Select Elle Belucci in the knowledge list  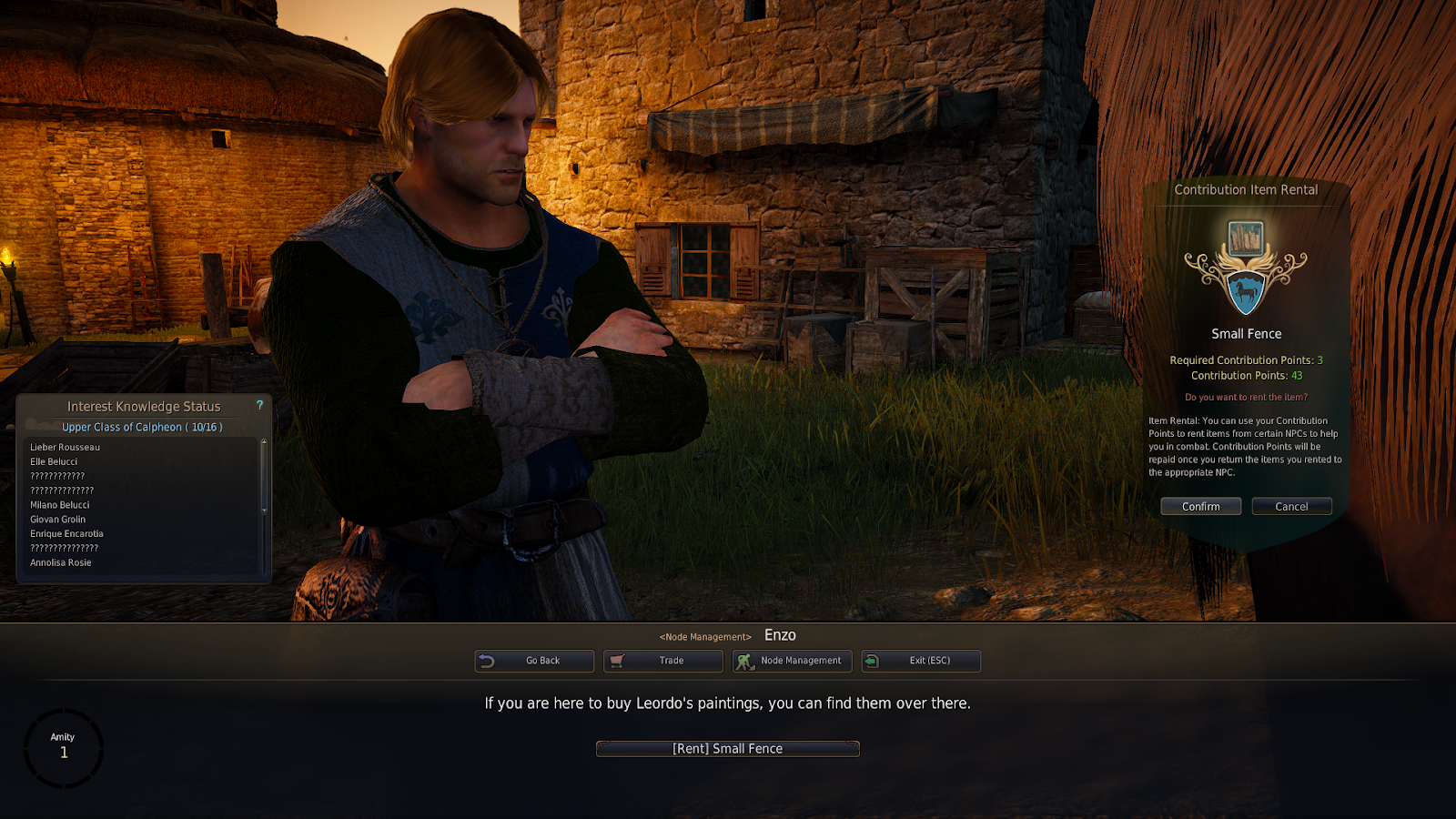click(x=54, y=462)
